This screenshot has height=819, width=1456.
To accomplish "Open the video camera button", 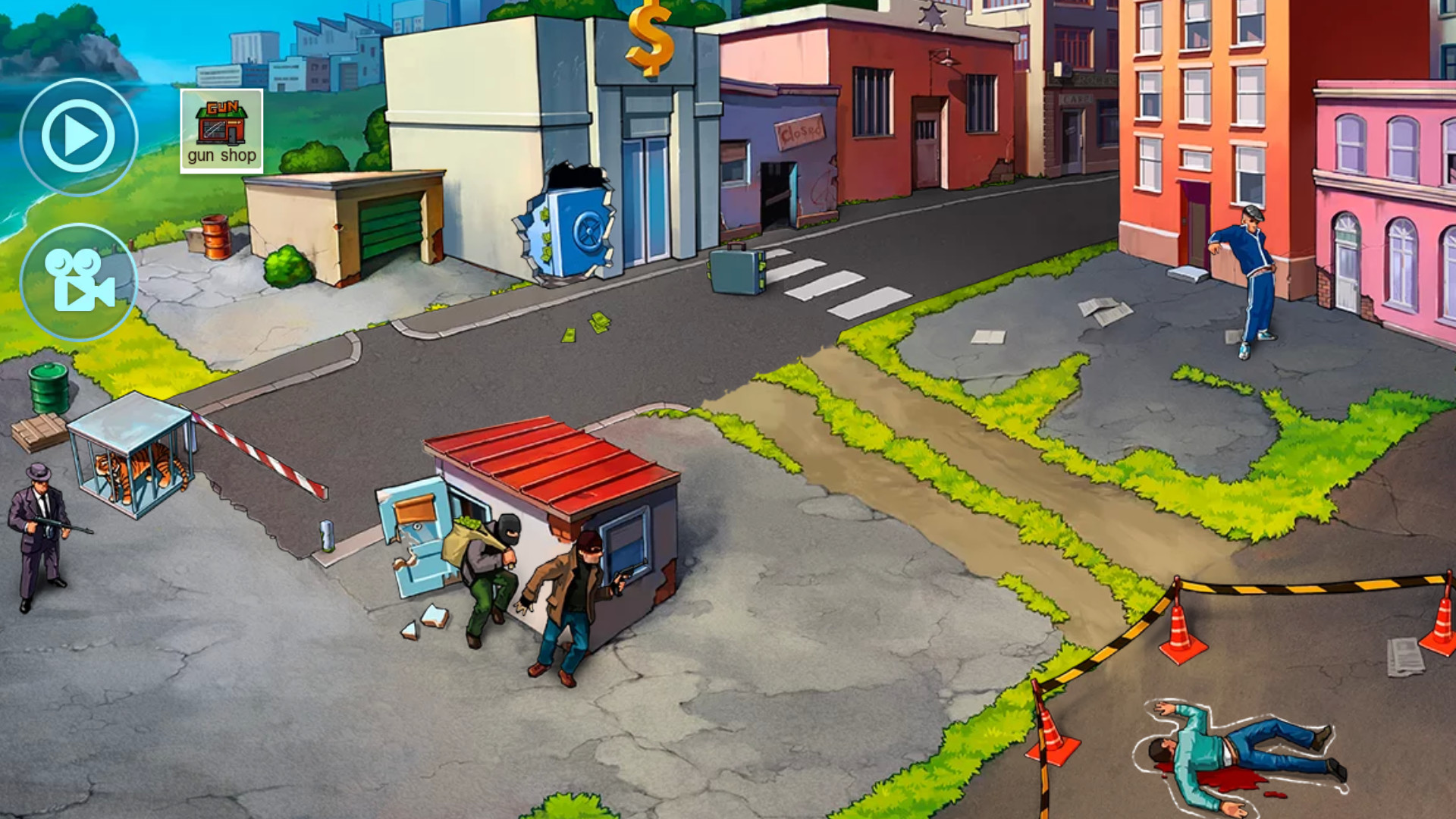I will coord(78,281).
